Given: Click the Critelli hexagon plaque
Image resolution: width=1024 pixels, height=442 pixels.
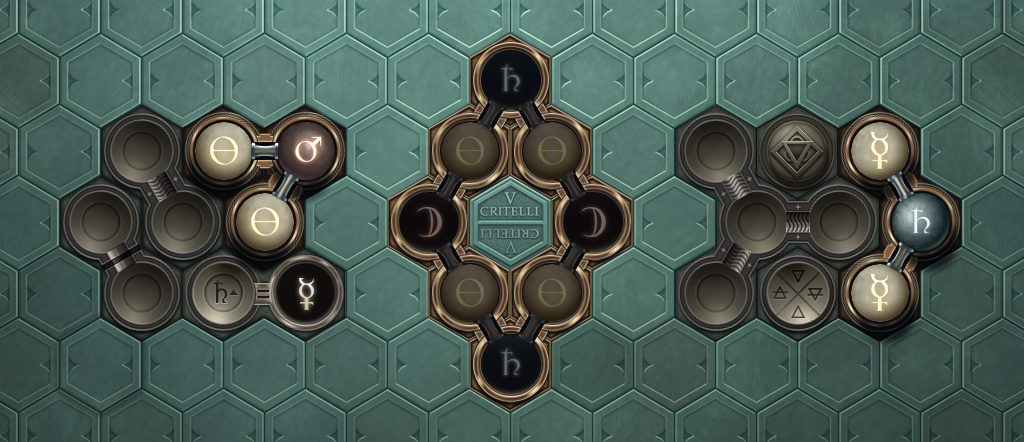Looking at the screenshot, I should pos(511,221).
